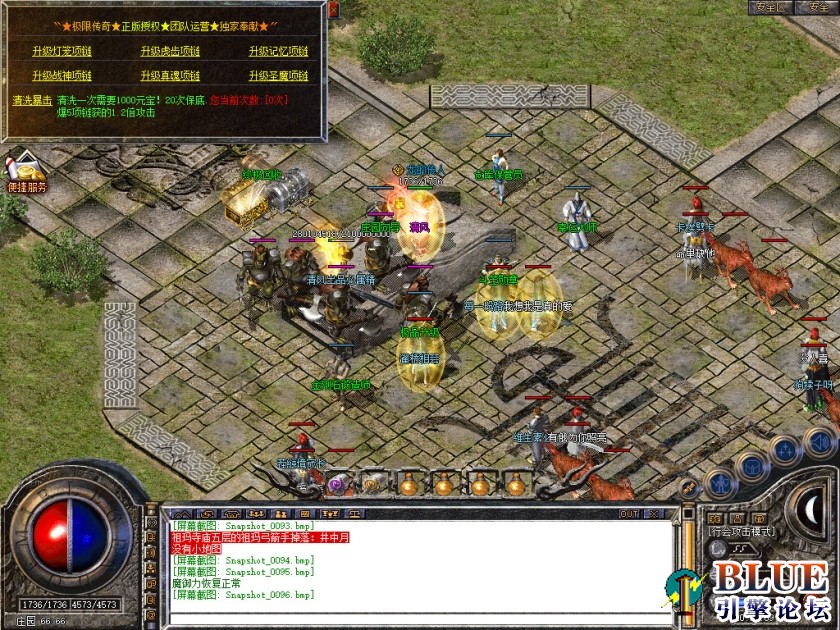
Task: Use the purple orb item in the belt
Action: [x=336, y=483]
